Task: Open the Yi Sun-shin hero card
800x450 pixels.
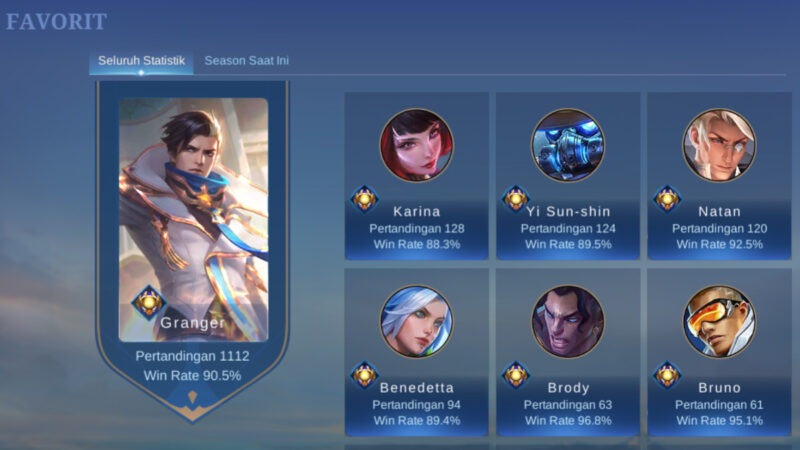Action: pyautogui.click(x=568, y=175)
